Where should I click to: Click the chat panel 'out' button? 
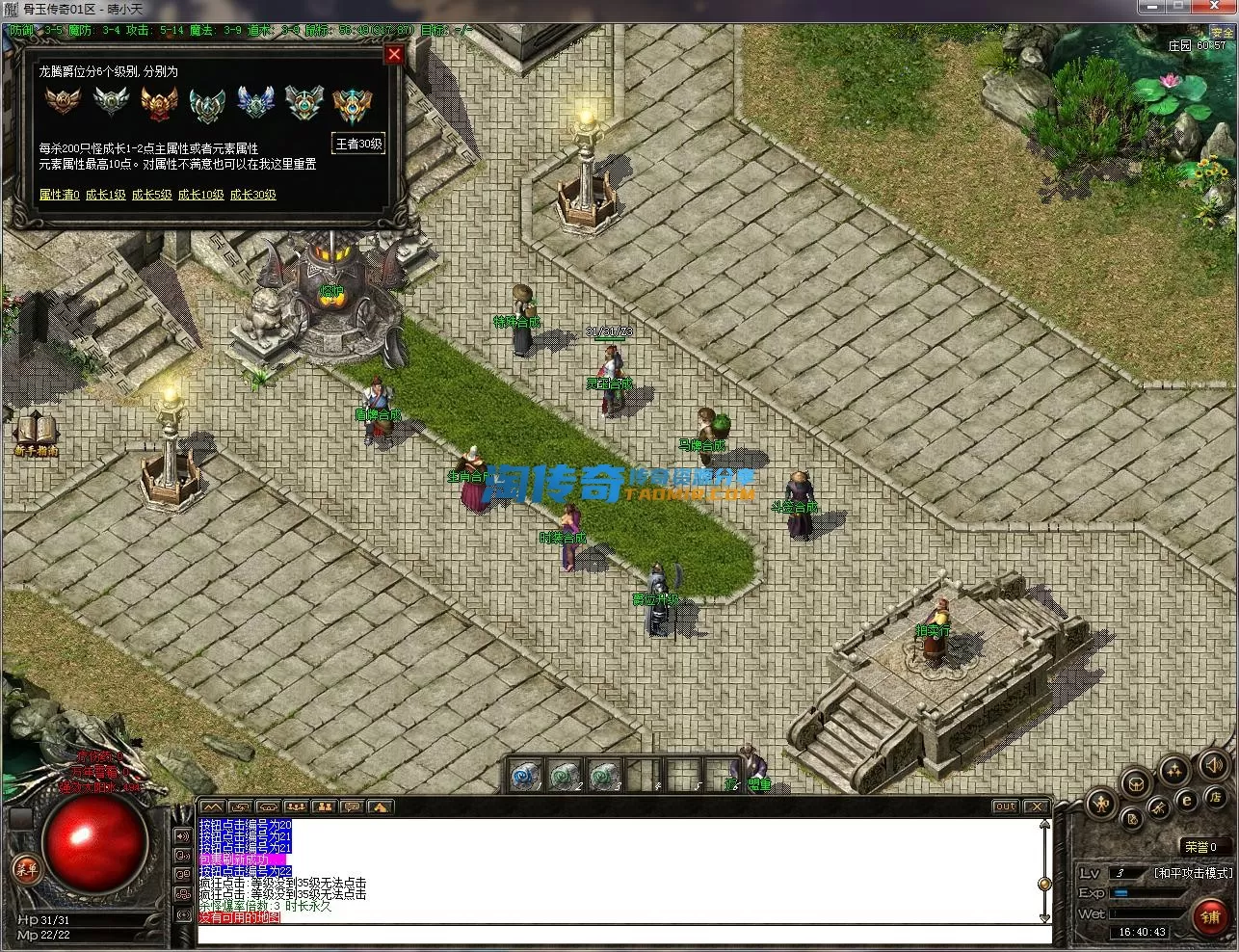(x=1005, y=807)
